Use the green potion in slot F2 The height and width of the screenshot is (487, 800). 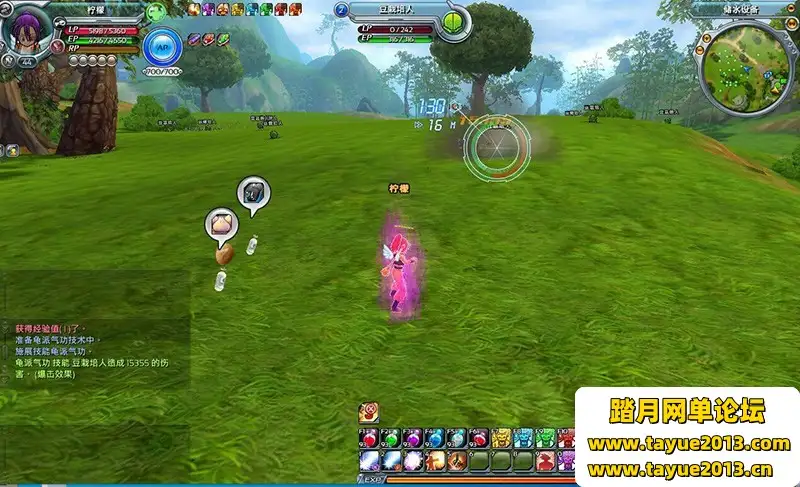390,438
